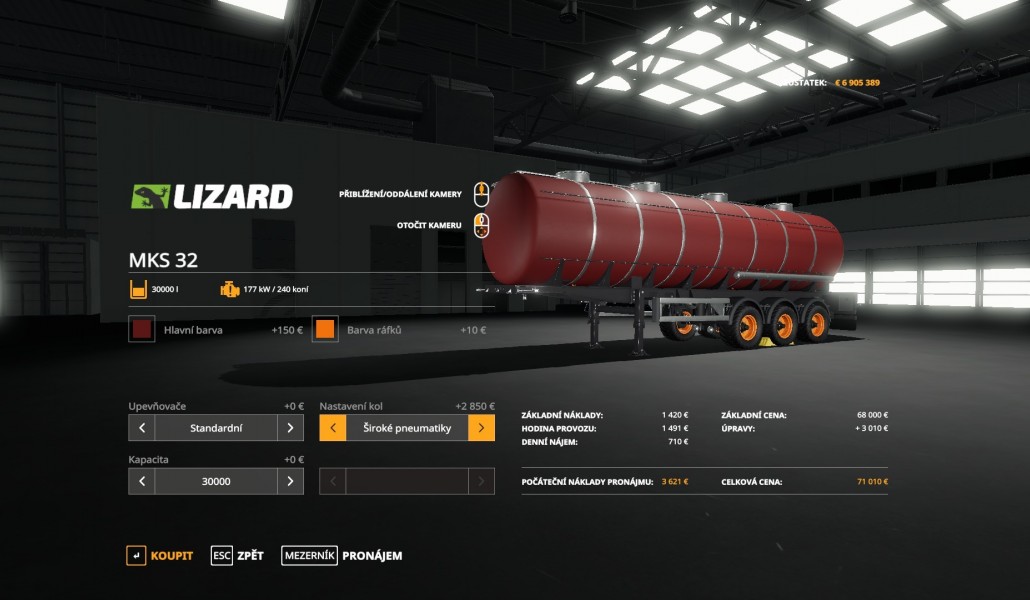Viewport: 1030px width, 600px height.
Task: Decrease the Kapacita value
Action: tap(142, 481)
